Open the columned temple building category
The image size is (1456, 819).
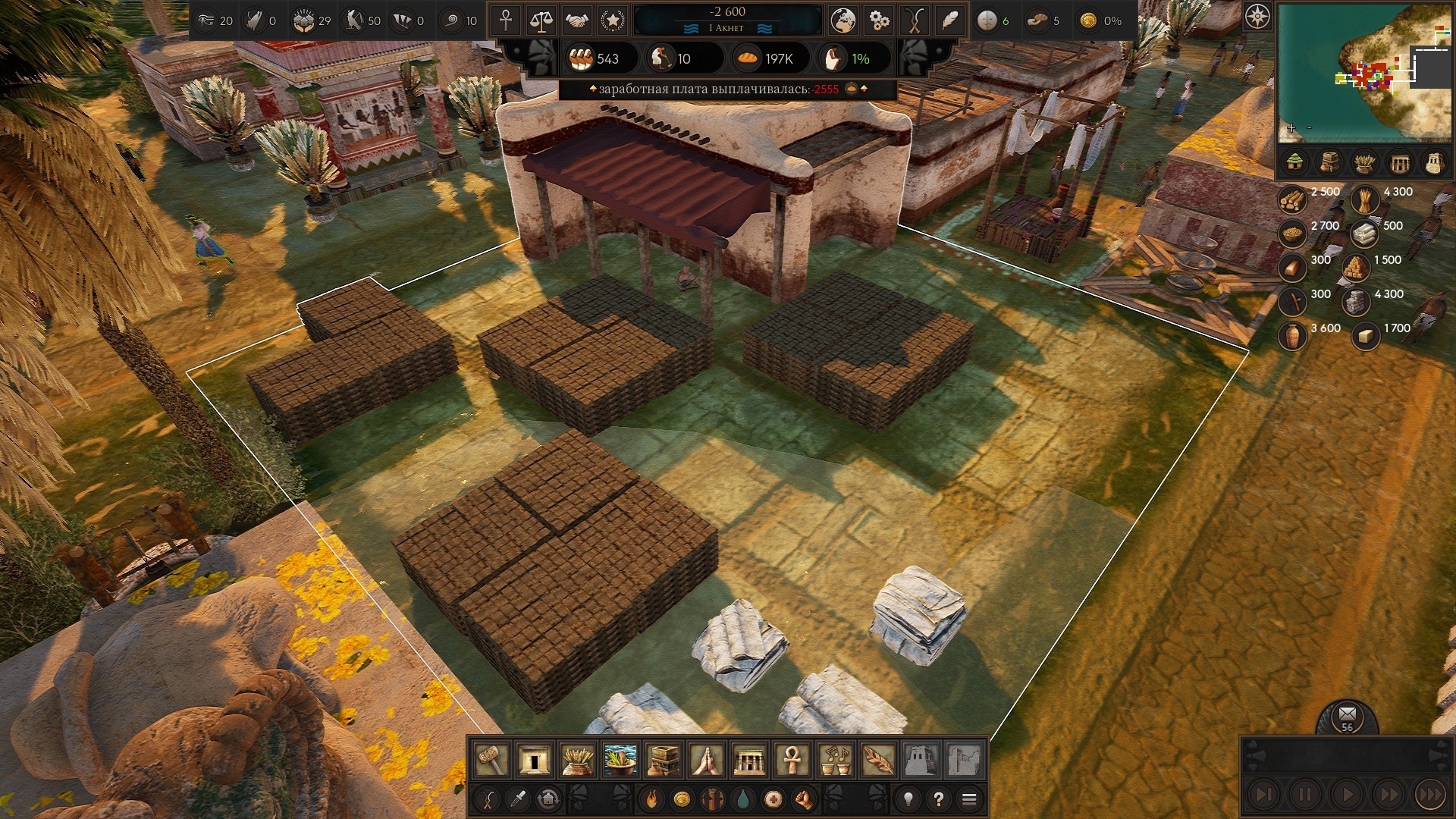[749, 760]
